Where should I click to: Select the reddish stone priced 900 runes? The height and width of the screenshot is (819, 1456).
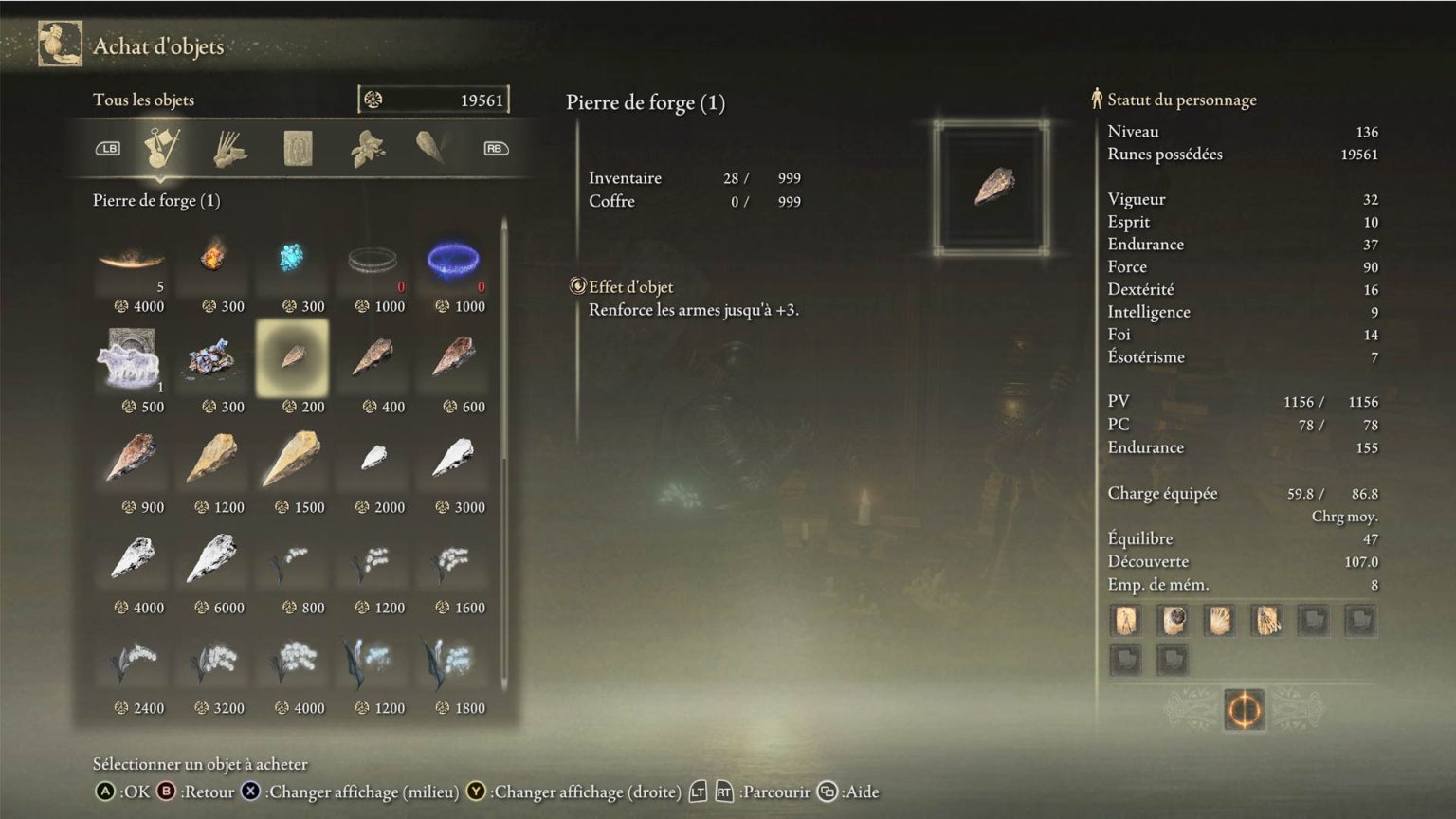tap(133, 459)
